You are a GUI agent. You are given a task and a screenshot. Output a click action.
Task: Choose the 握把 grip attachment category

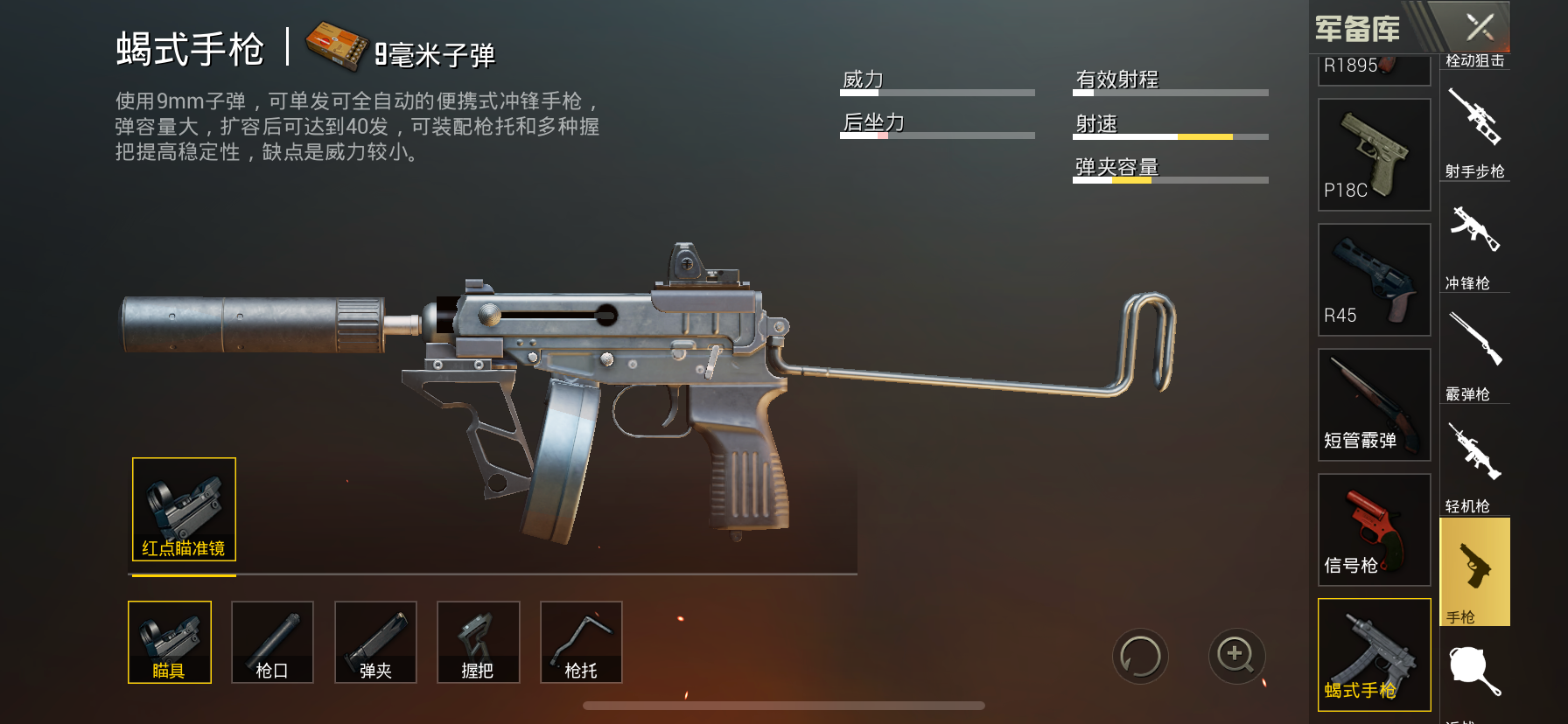[478, 642]
